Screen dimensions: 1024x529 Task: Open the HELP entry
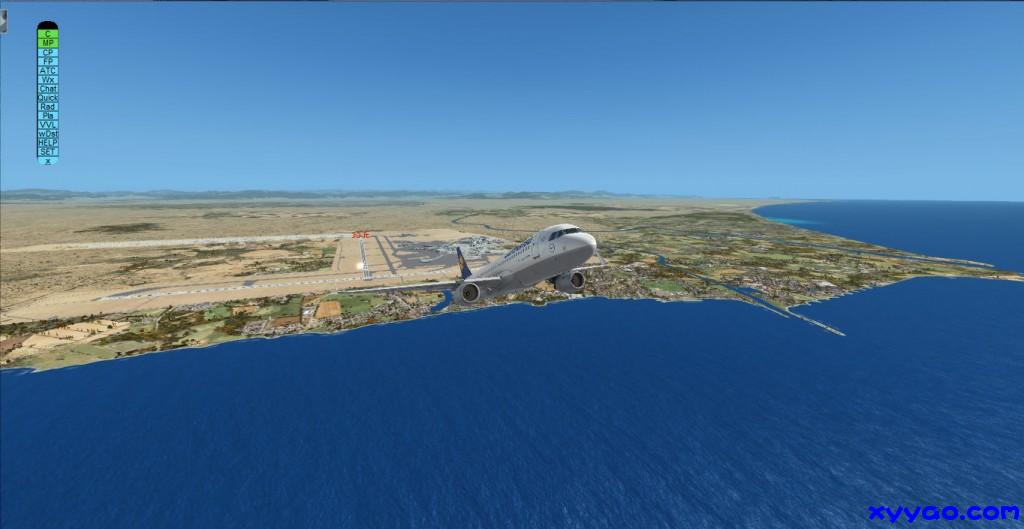pyautogui.click(x=47, y=142)
